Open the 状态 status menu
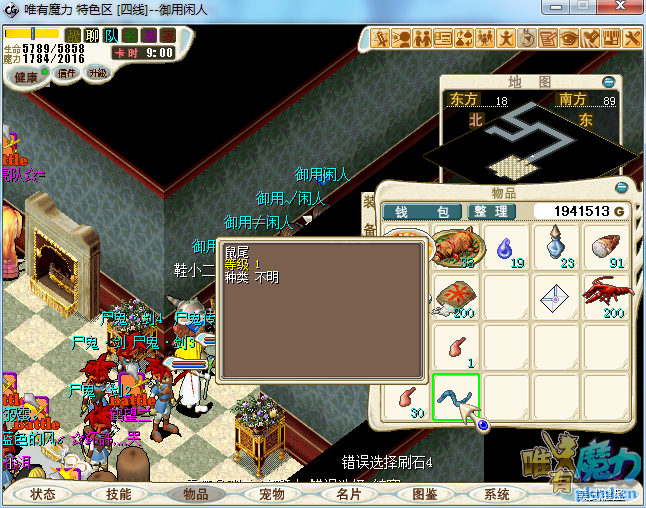This screenshot has height=508, width=646. 43,494
